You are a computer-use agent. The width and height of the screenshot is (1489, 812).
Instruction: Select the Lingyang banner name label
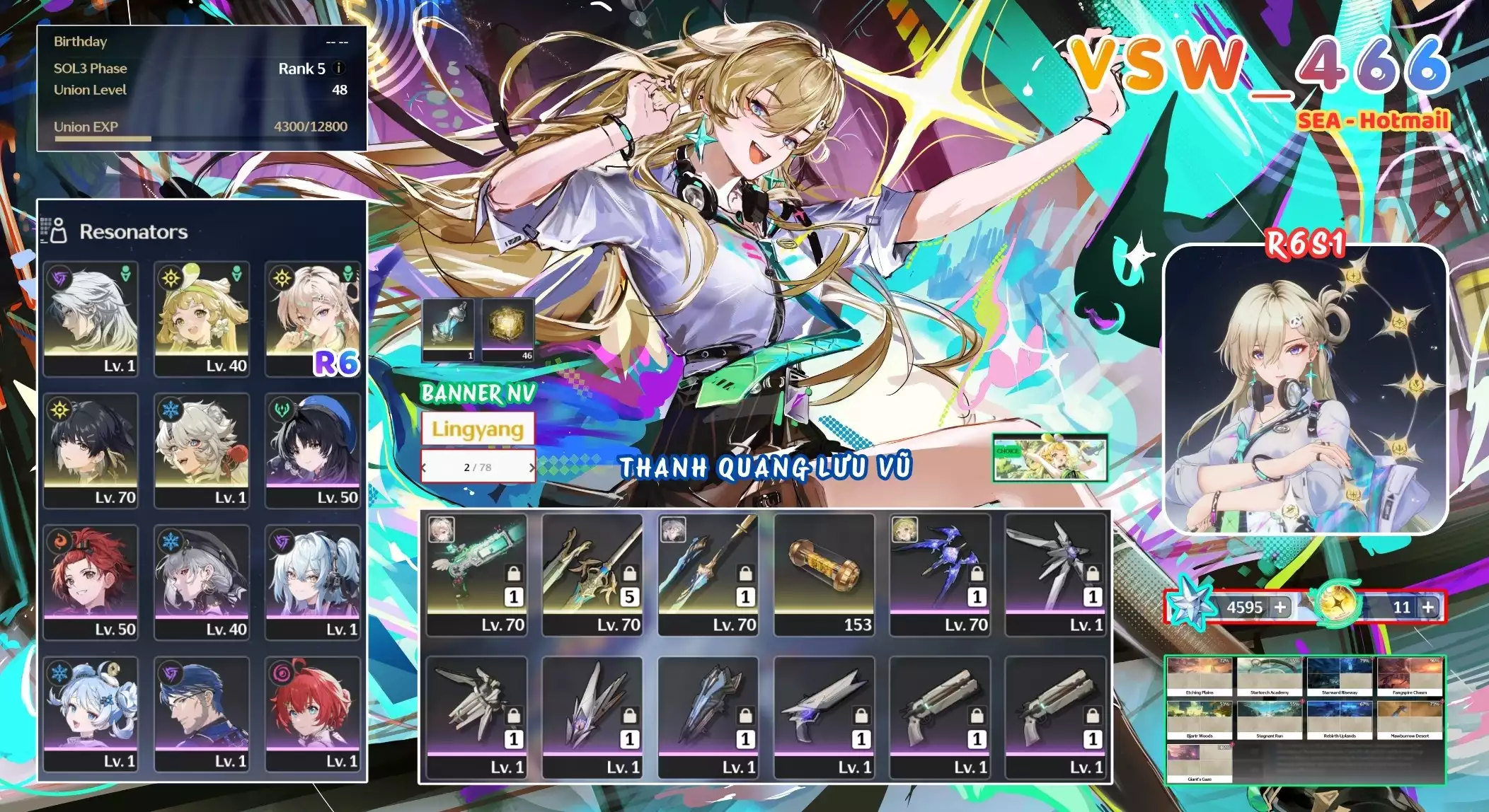pos(478,429)
